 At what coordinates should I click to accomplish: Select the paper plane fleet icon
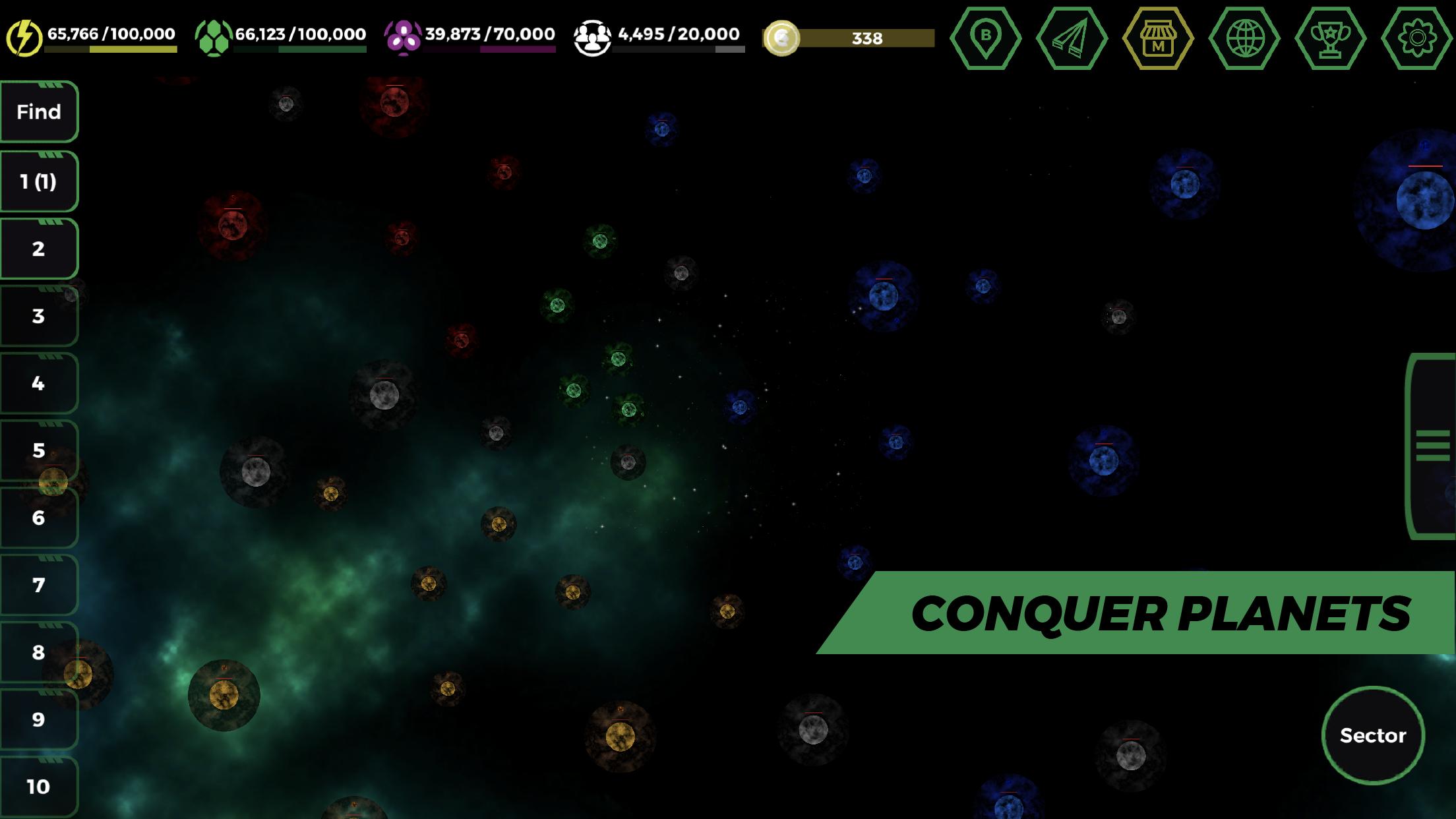(x=1071, y=38)
